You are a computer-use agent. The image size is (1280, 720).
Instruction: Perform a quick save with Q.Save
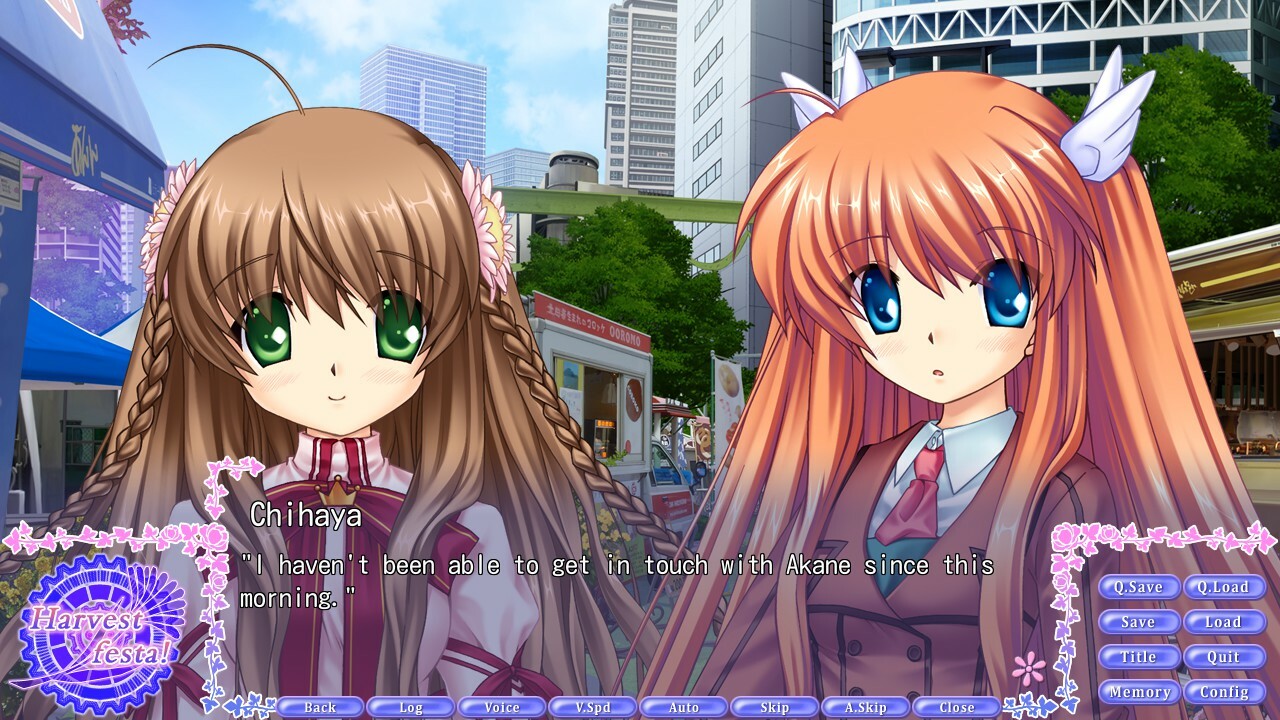coord(1139,587)
